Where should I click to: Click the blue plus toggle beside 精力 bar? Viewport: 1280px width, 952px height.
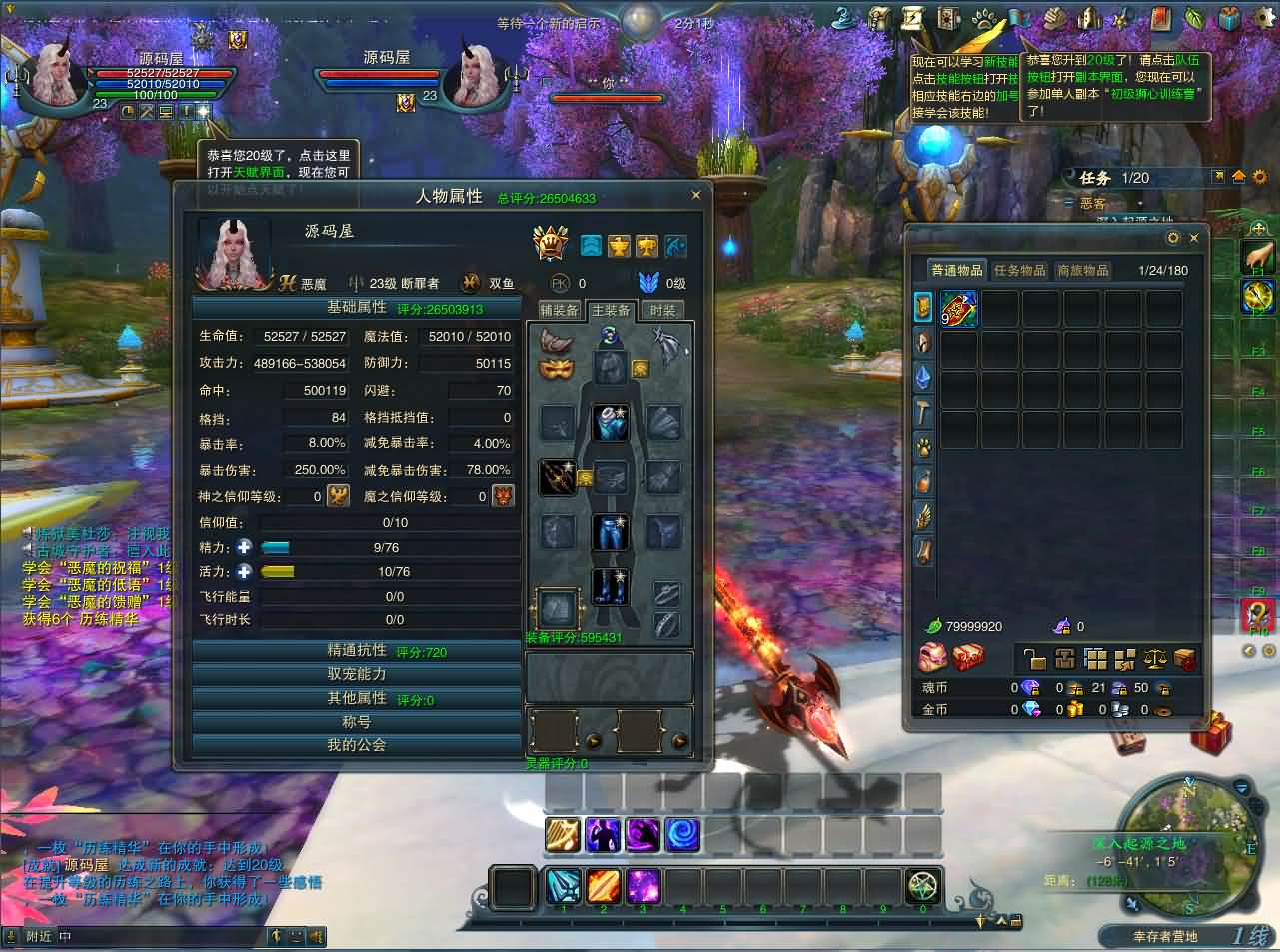point(244,547)
